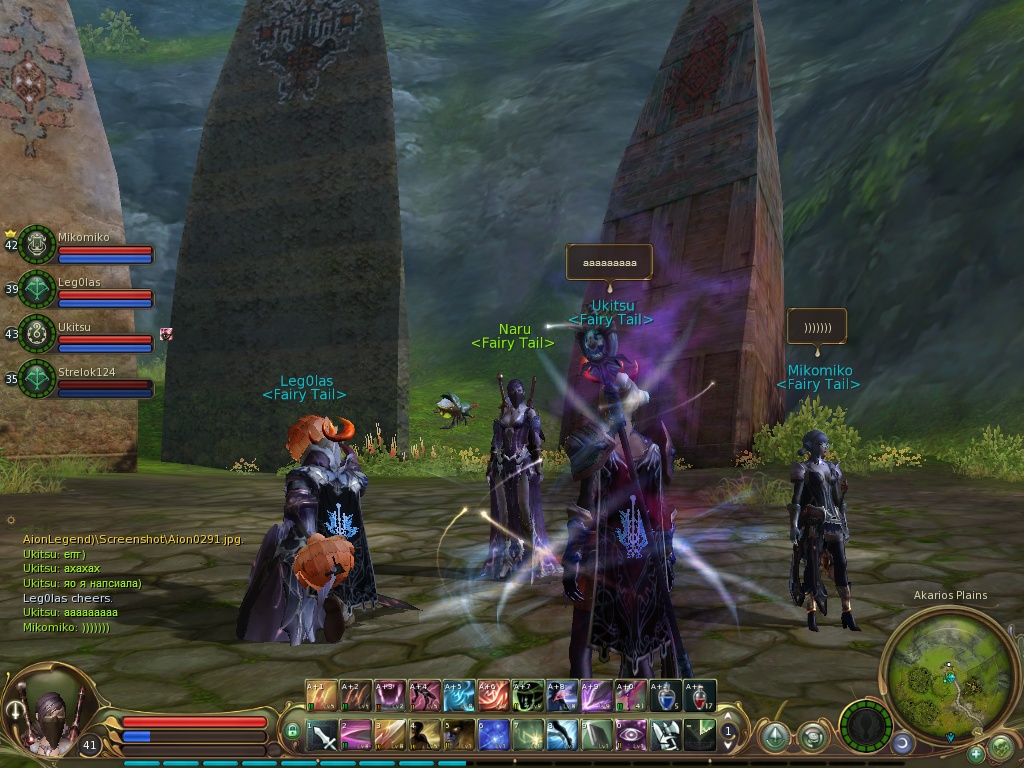Use the pink slash skill in slot 2

(357, 736)
